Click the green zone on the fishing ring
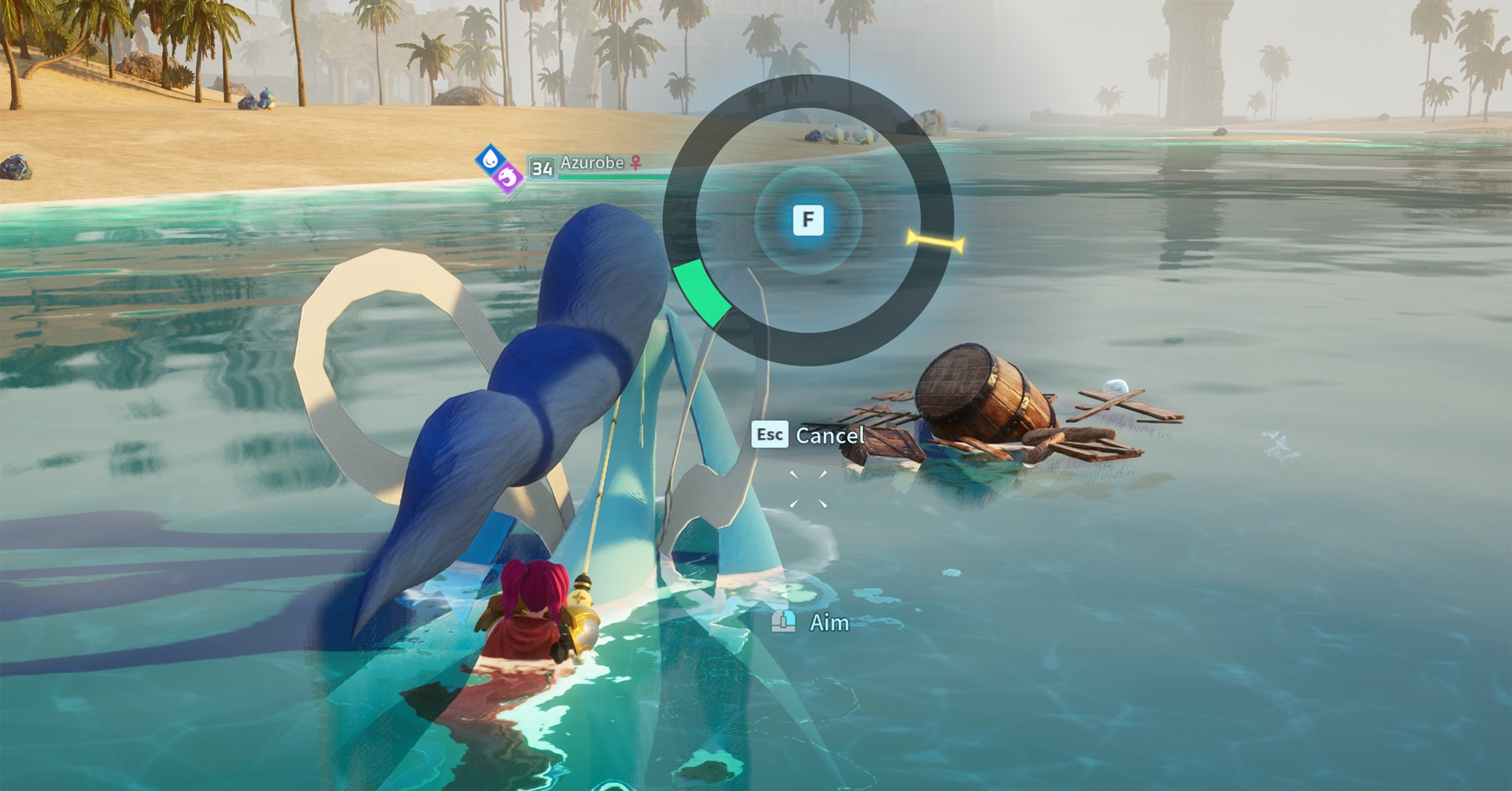Screen dimensions: 1512x791 (x=701, y=295)
